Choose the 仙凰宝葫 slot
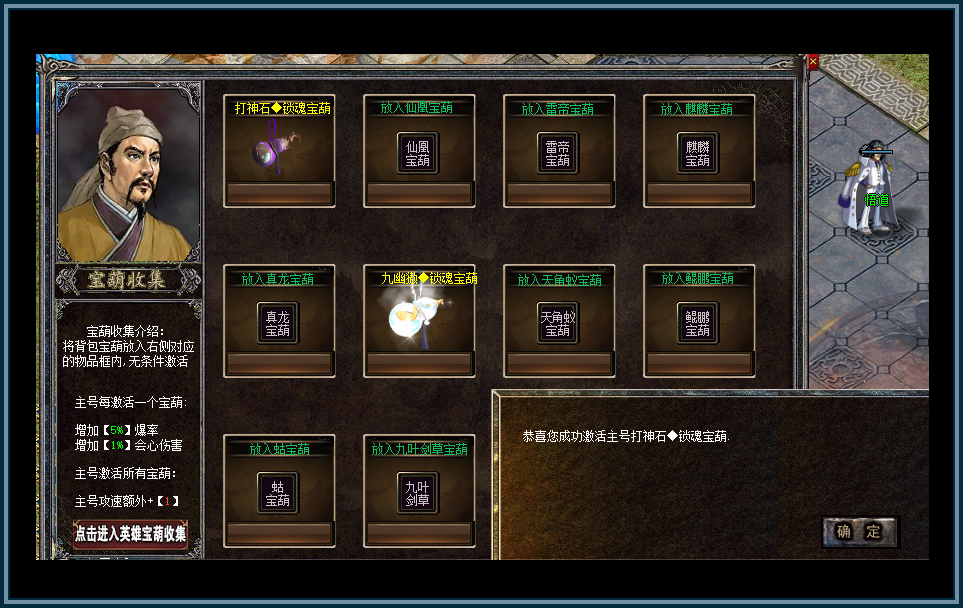The width and height of the screenshot is (963, 608). (x=418, y=153)
